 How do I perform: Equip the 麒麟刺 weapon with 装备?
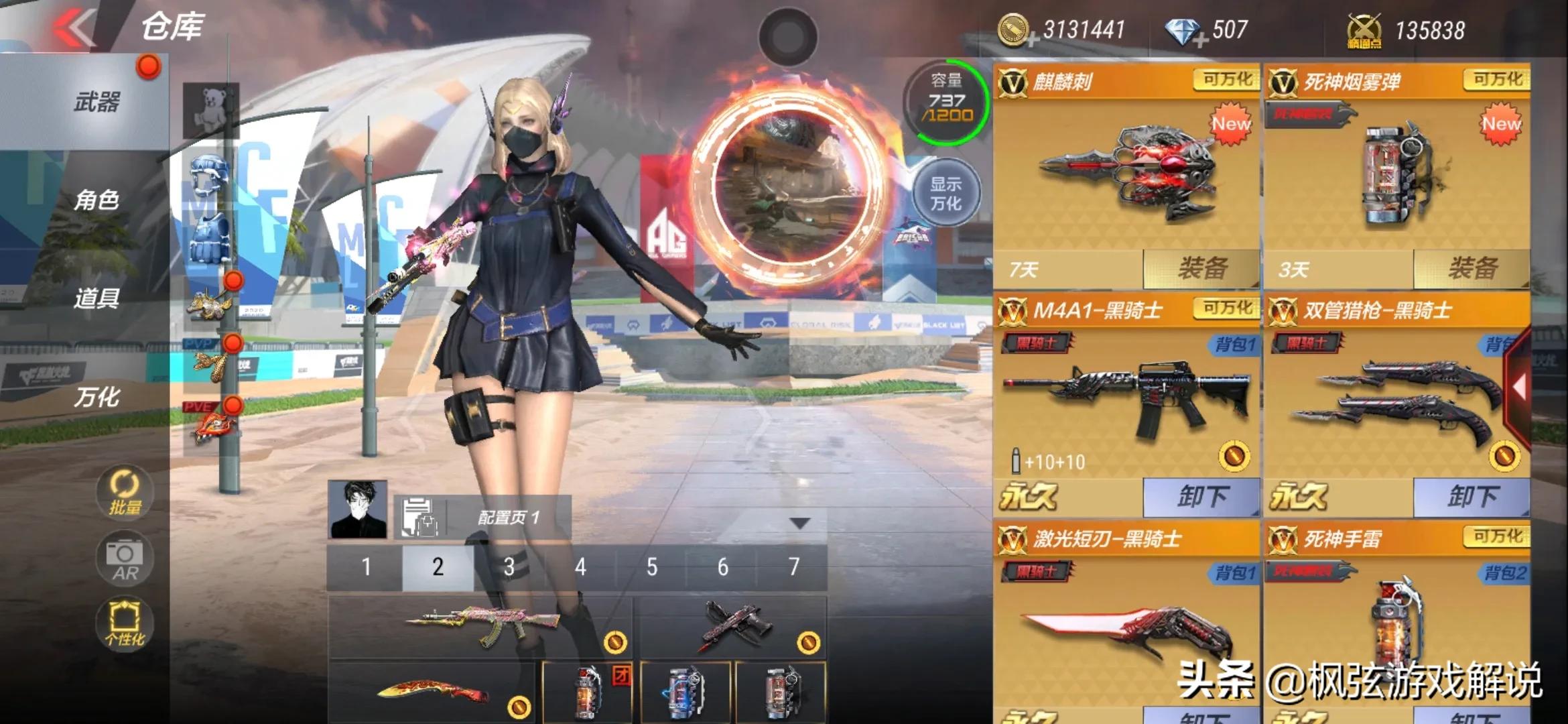pyautogui.click(x=1201, y=269)
